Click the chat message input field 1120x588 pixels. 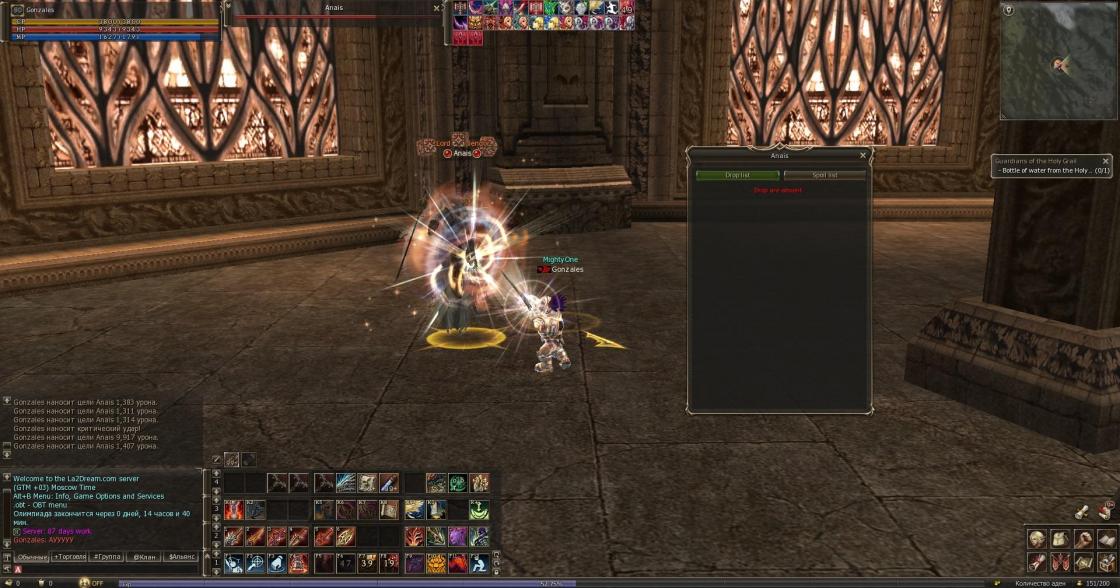coord(110,569)
